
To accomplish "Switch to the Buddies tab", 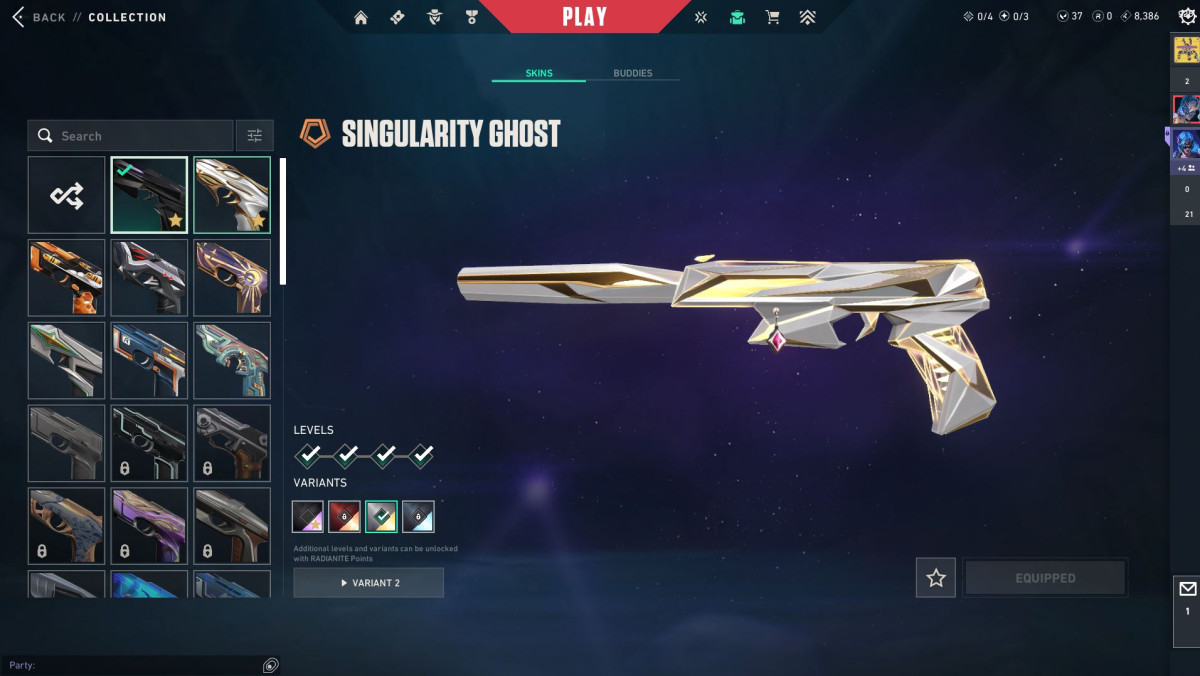I will [x=632, y=73].
